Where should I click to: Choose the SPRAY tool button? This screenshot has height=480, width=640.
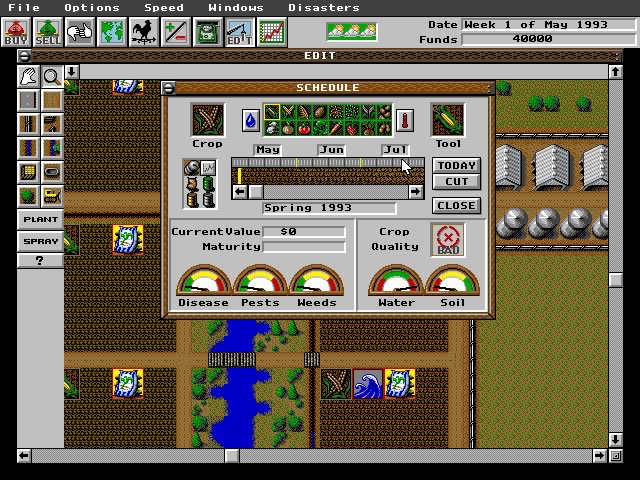click(40, 241)
